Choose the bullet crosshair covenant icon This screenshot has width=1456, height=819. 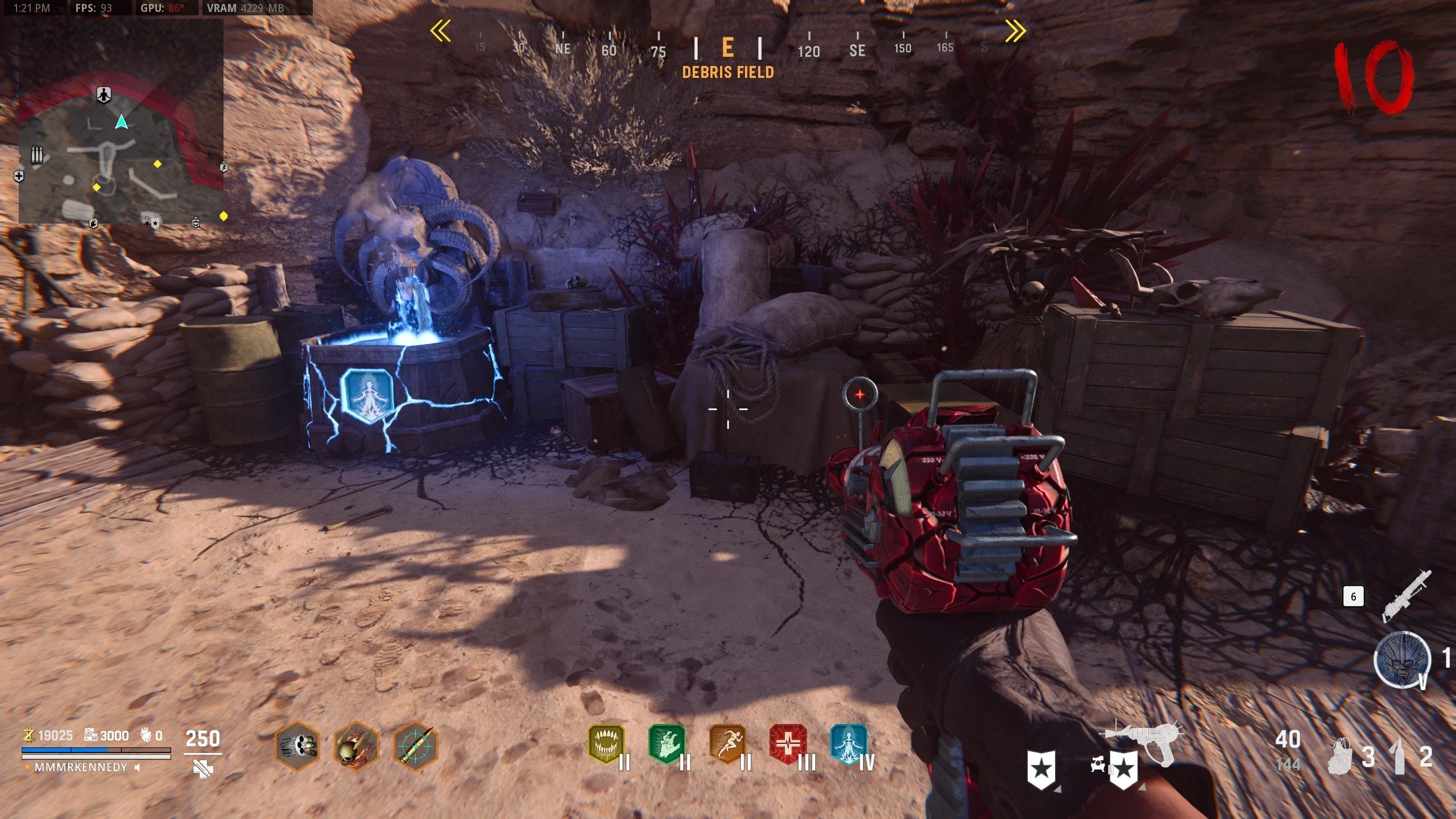tap(416, 746)
